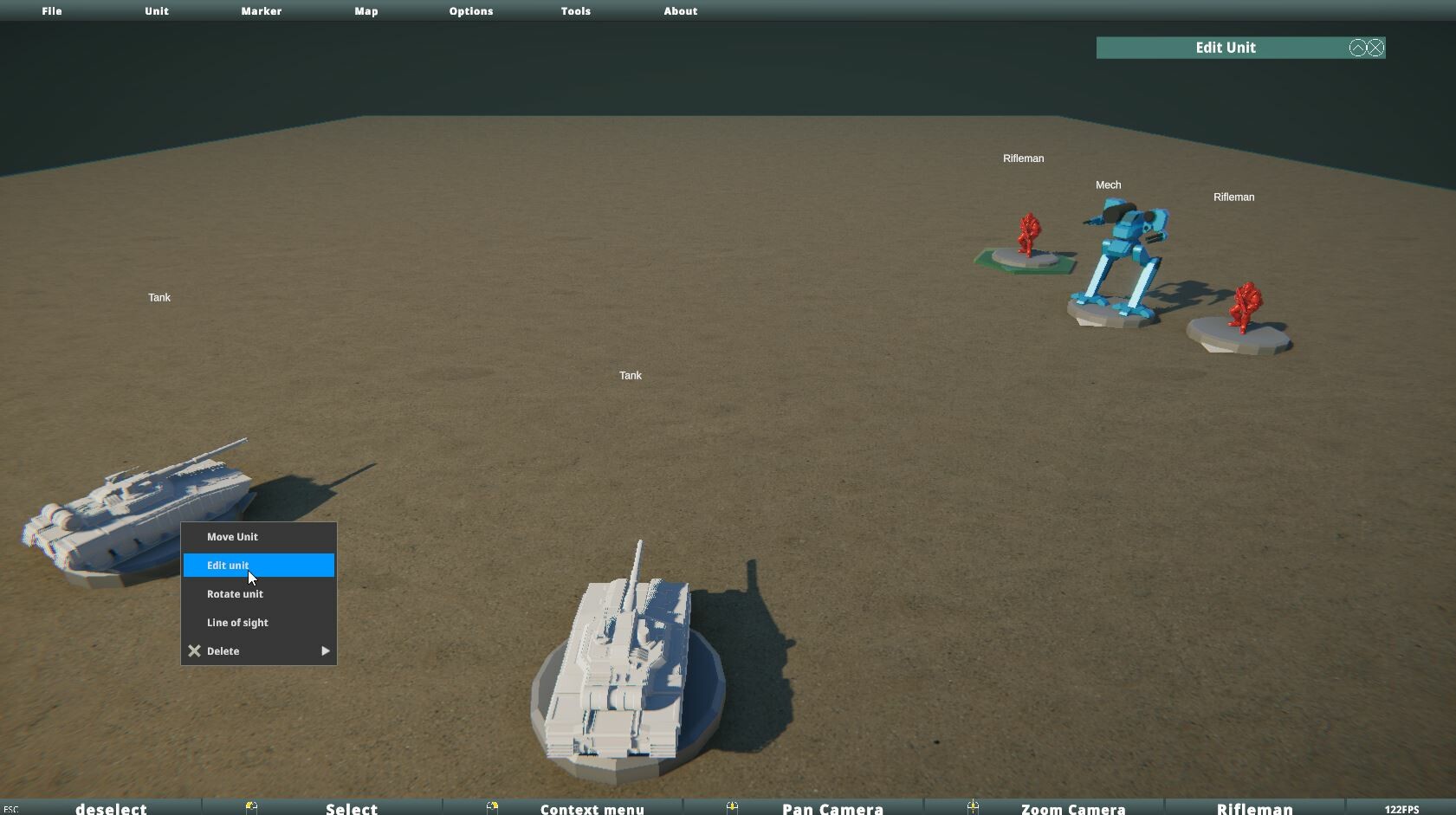
Task: Click the ESC key icon beside deselect
Action: (10, 808)
